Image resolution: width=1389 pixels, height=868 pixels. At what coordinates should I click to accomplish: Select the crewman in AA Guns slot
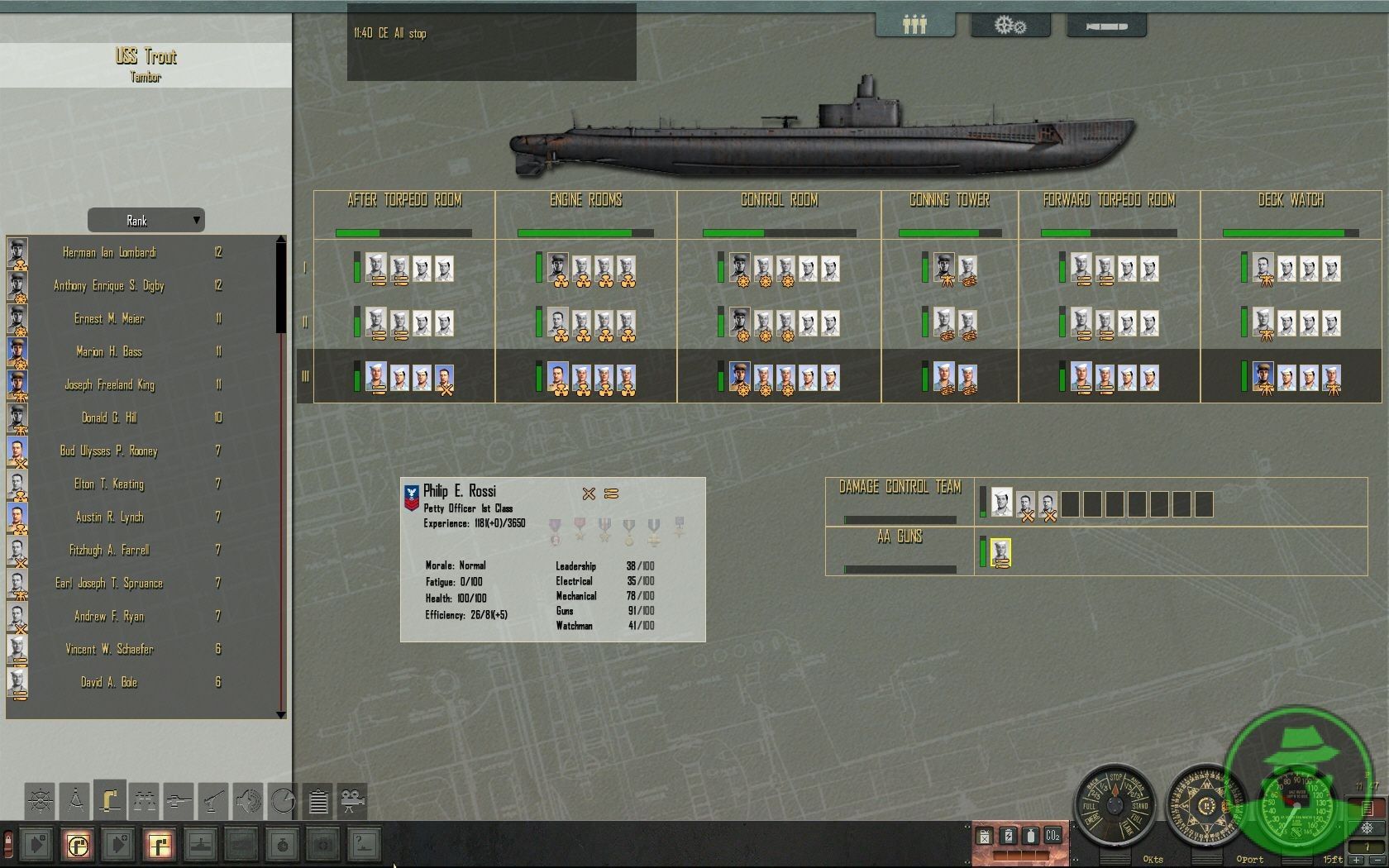click(x=1000, y=553)
